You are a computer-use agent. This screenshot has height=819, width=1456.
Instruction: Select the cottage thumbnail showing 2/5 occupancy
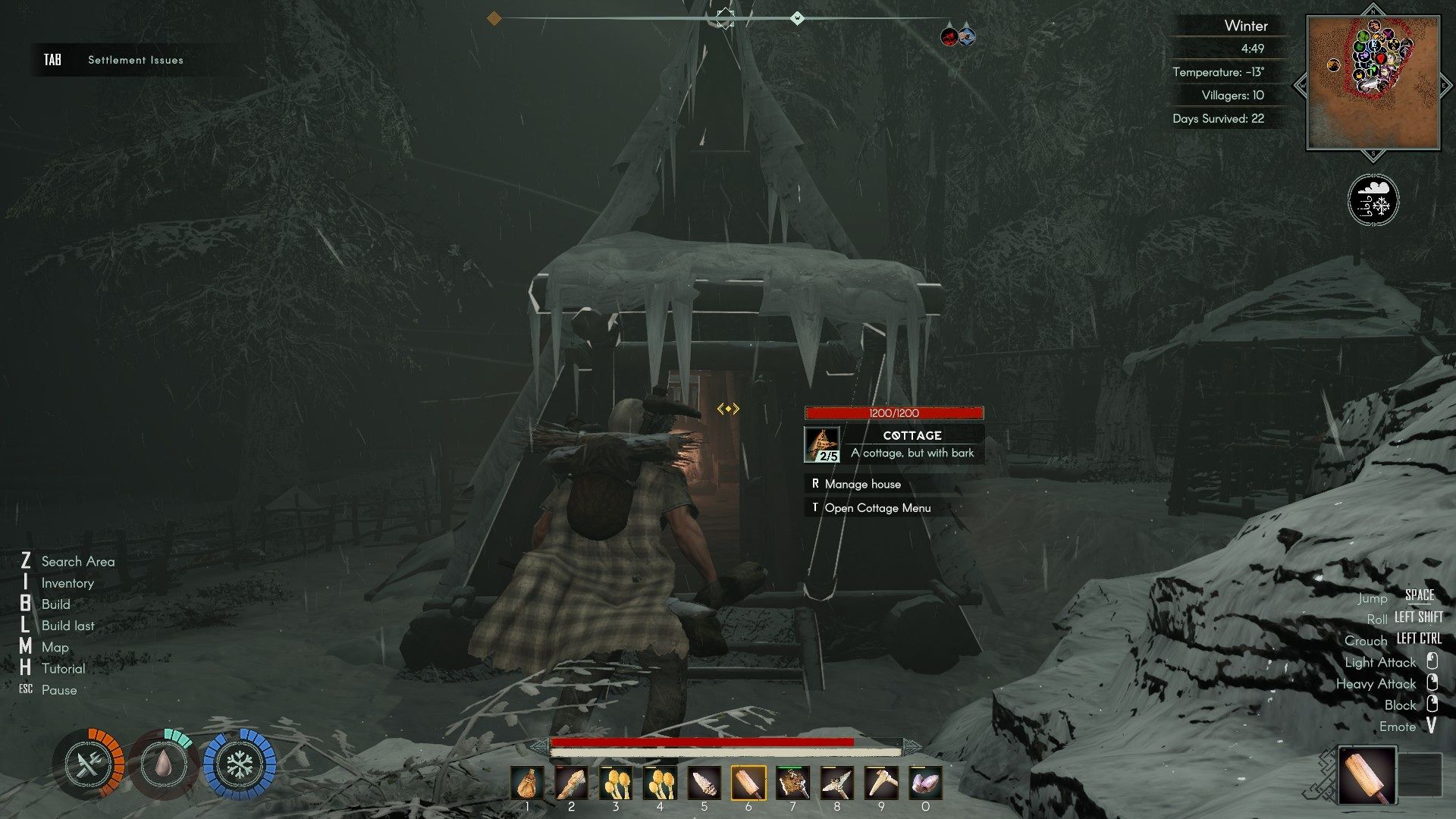(823, 444)
